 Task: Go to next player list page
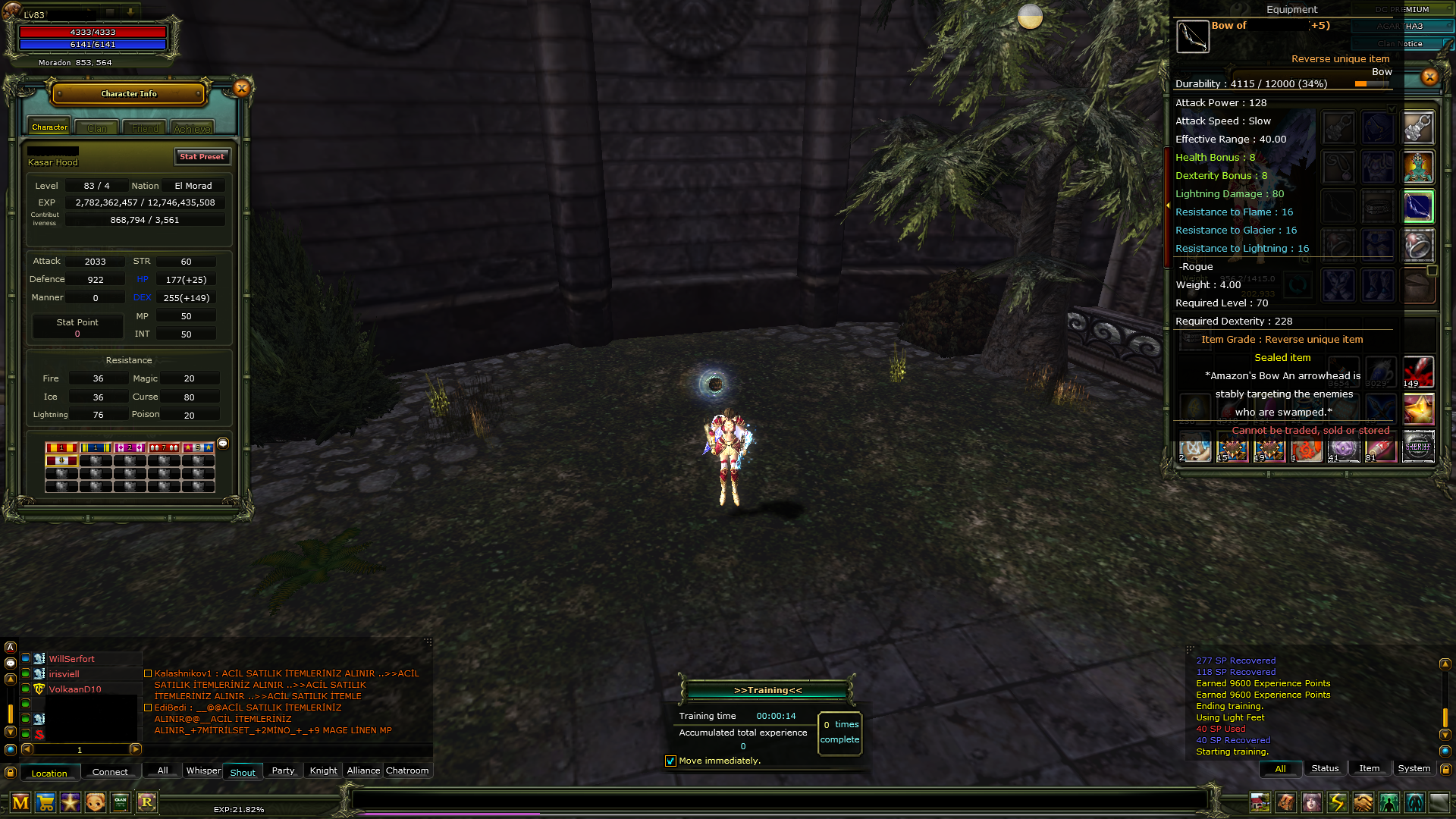[x=136, y=749]
